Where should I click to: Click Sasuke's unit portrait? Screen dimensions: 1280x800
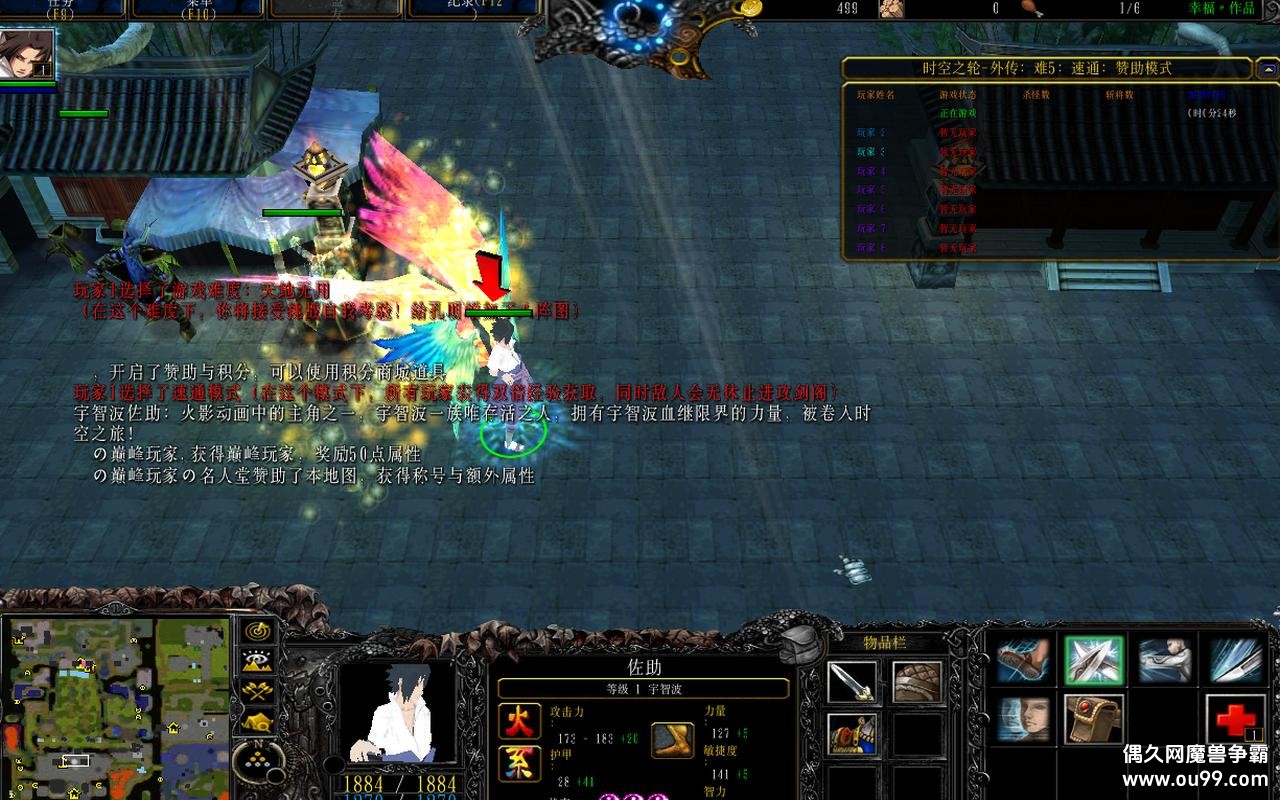tap(398, 711)
